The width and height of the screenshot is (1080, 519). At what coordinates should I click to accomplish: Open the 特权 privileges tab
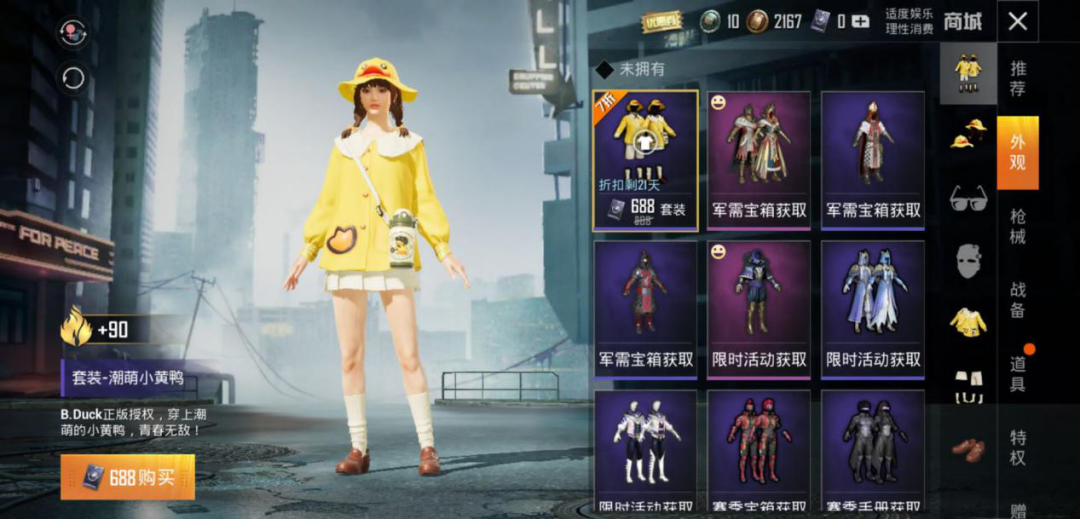click(1017, 446)
